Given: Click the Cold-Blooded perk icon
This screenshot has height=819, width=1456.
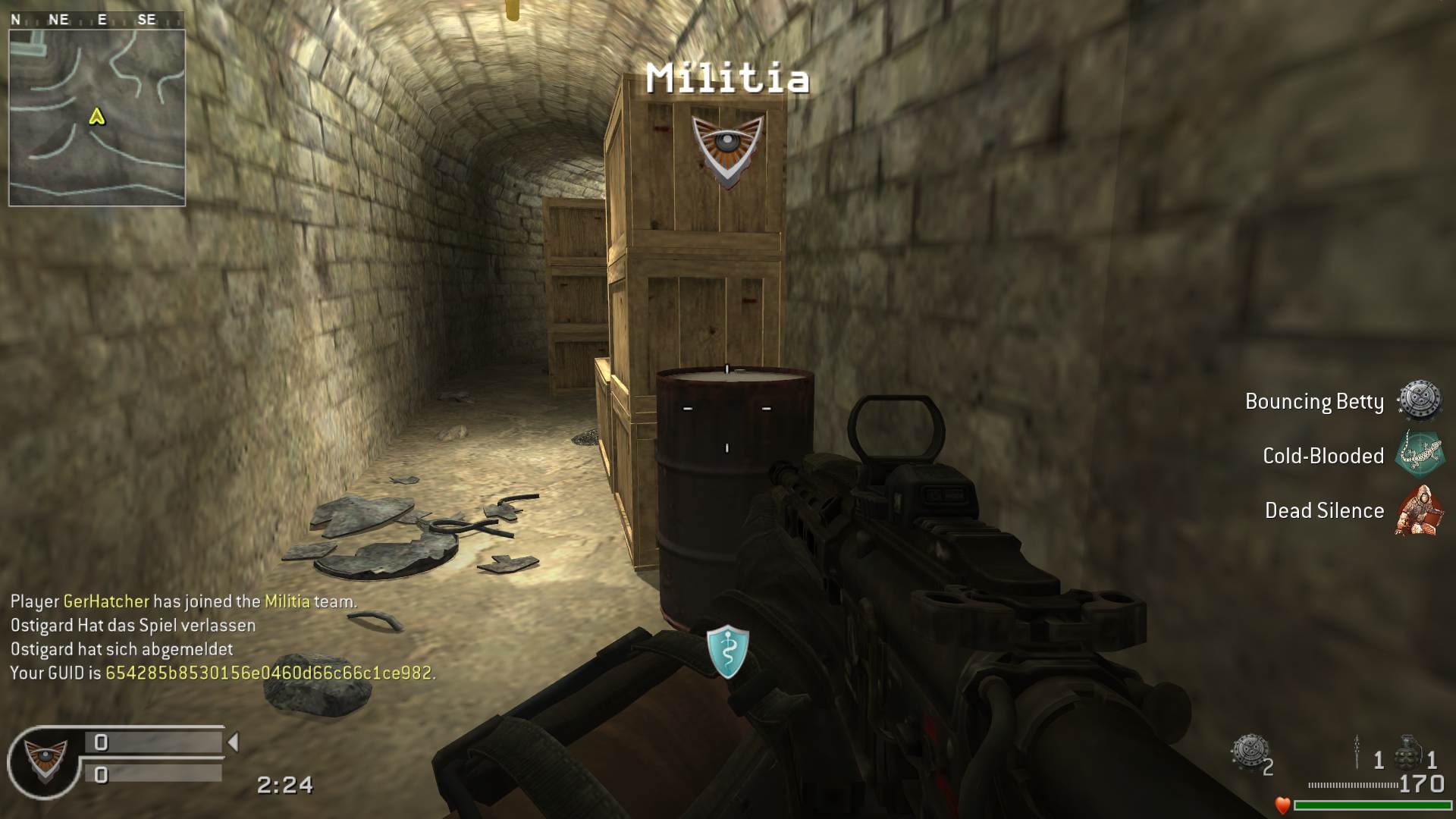Looking at the screenshot, I should 1419,455.
